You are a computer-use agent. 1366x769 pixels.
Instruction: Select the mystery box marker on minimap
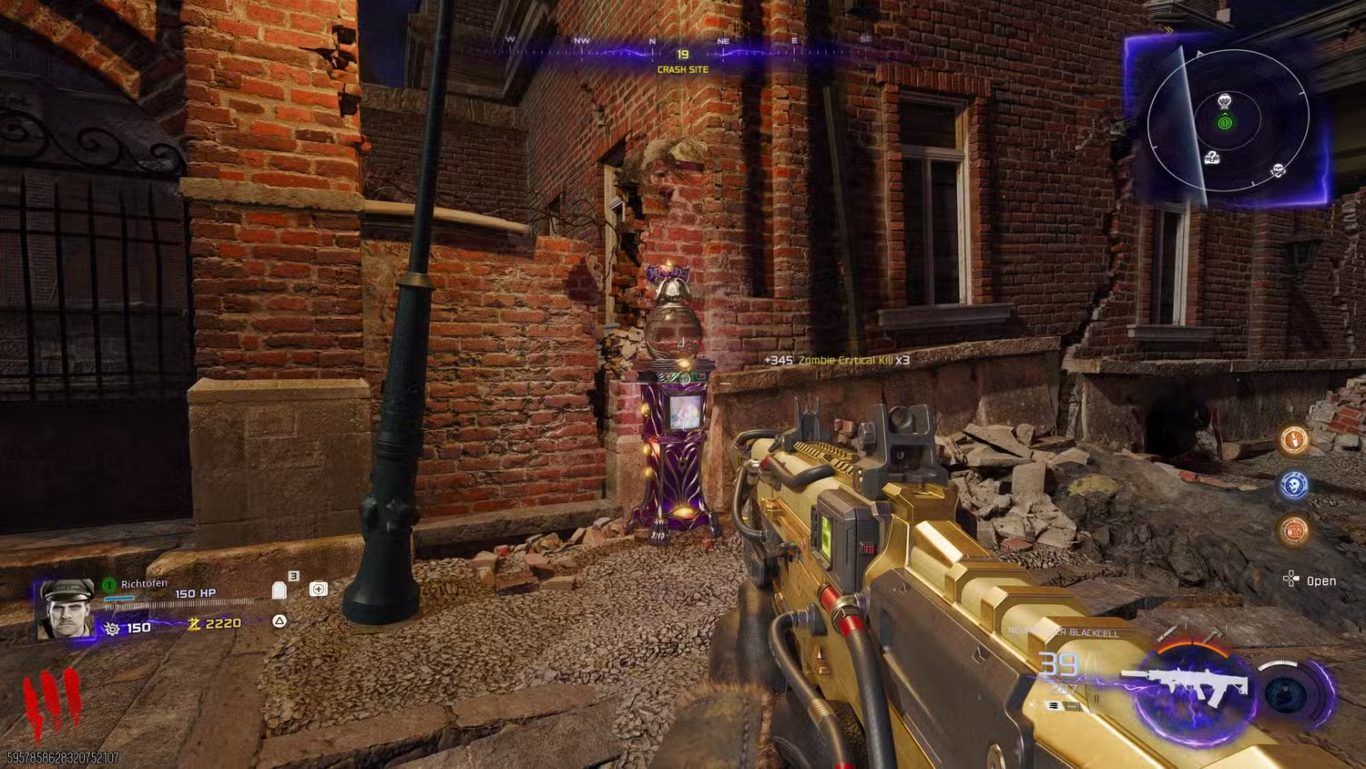click(x=1213, y=158)
